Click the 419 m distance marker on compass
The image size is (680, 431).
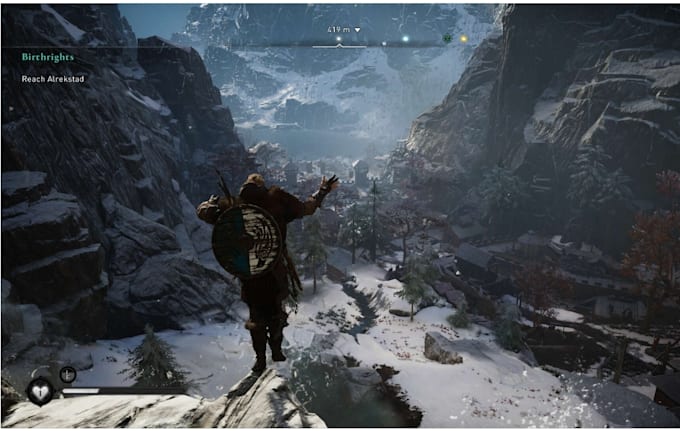(340, 30)
